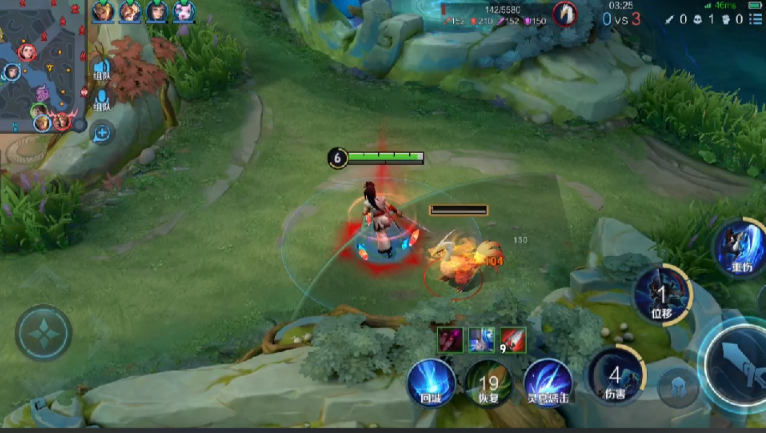Trigger the 位移 dash skill

coord(662,292)
